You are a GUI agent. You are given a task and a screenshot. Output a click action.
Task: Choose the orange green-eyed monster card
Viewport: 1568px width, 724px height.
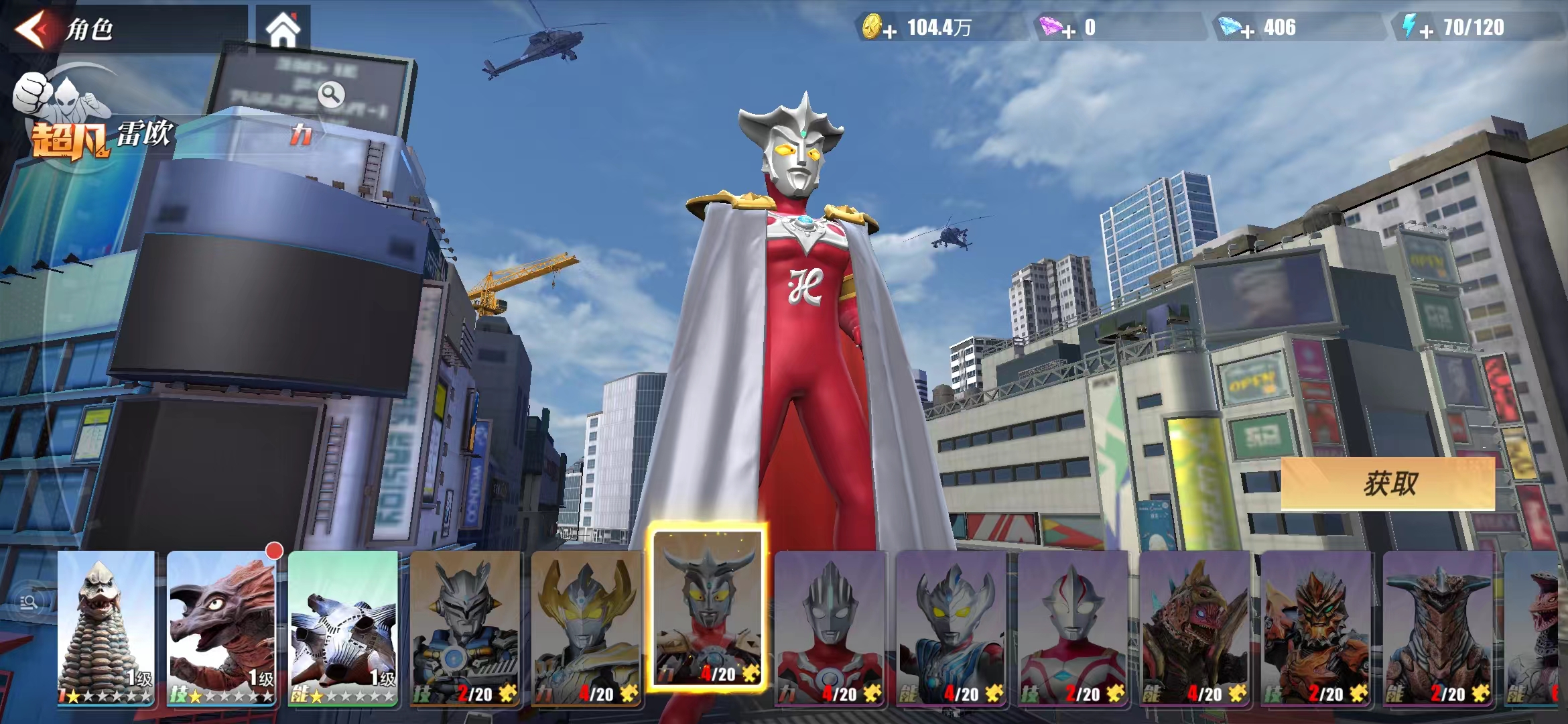coord(1316,627)
